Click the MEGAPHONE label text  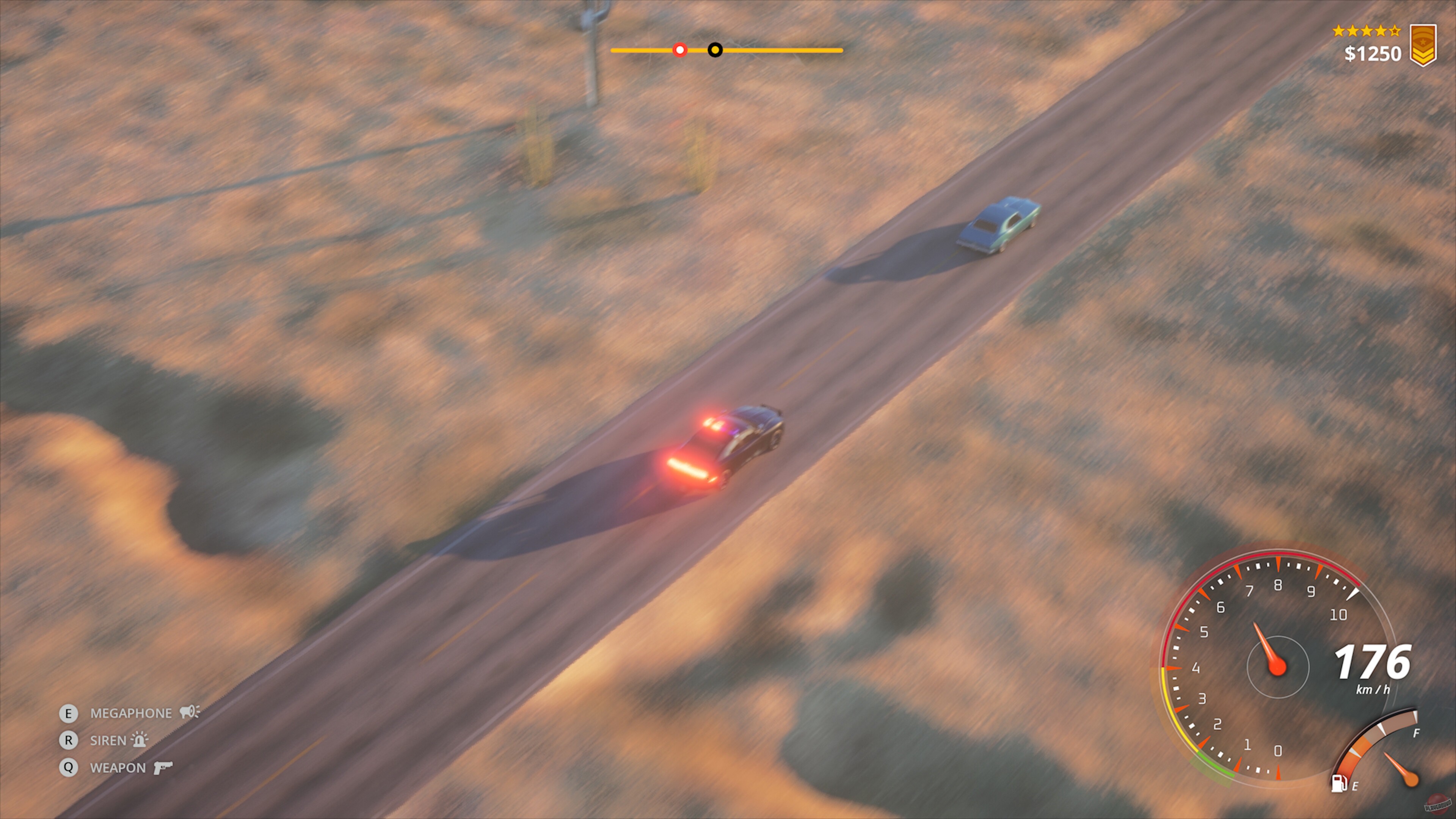[x=131, y=713]
